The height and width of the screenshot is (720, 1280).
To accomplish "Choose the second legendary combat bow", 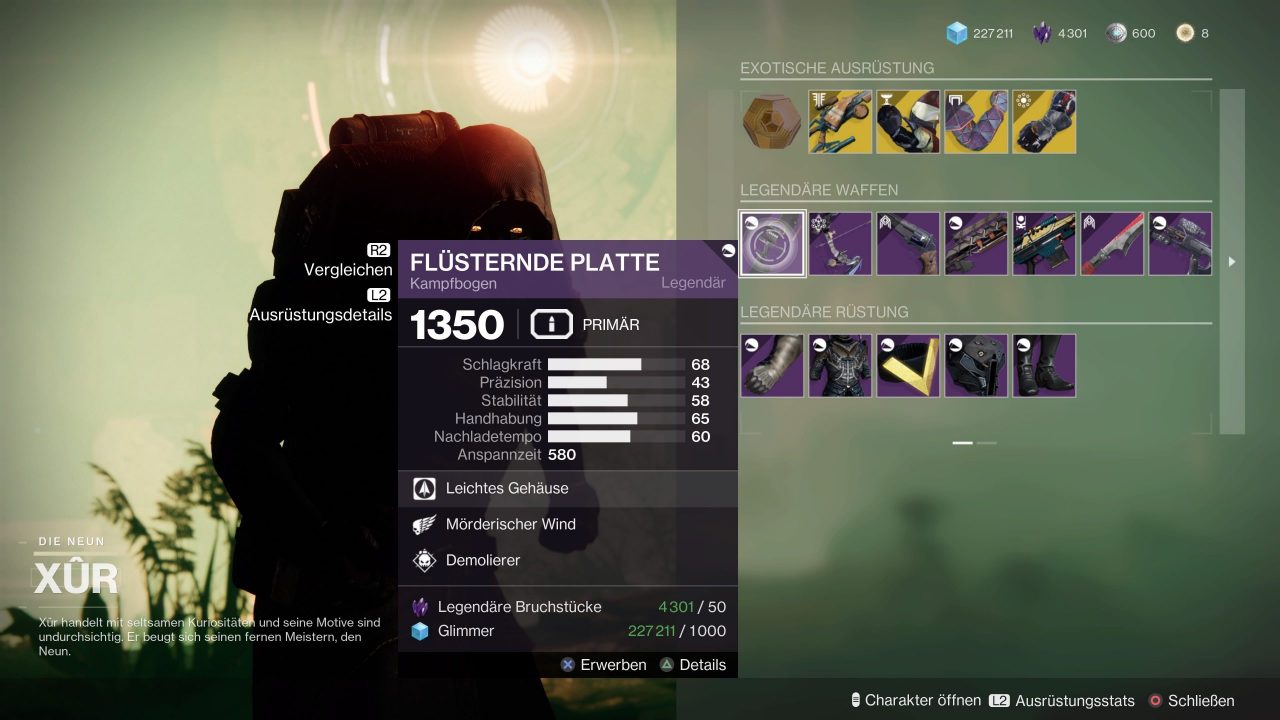I will (840, 243).
